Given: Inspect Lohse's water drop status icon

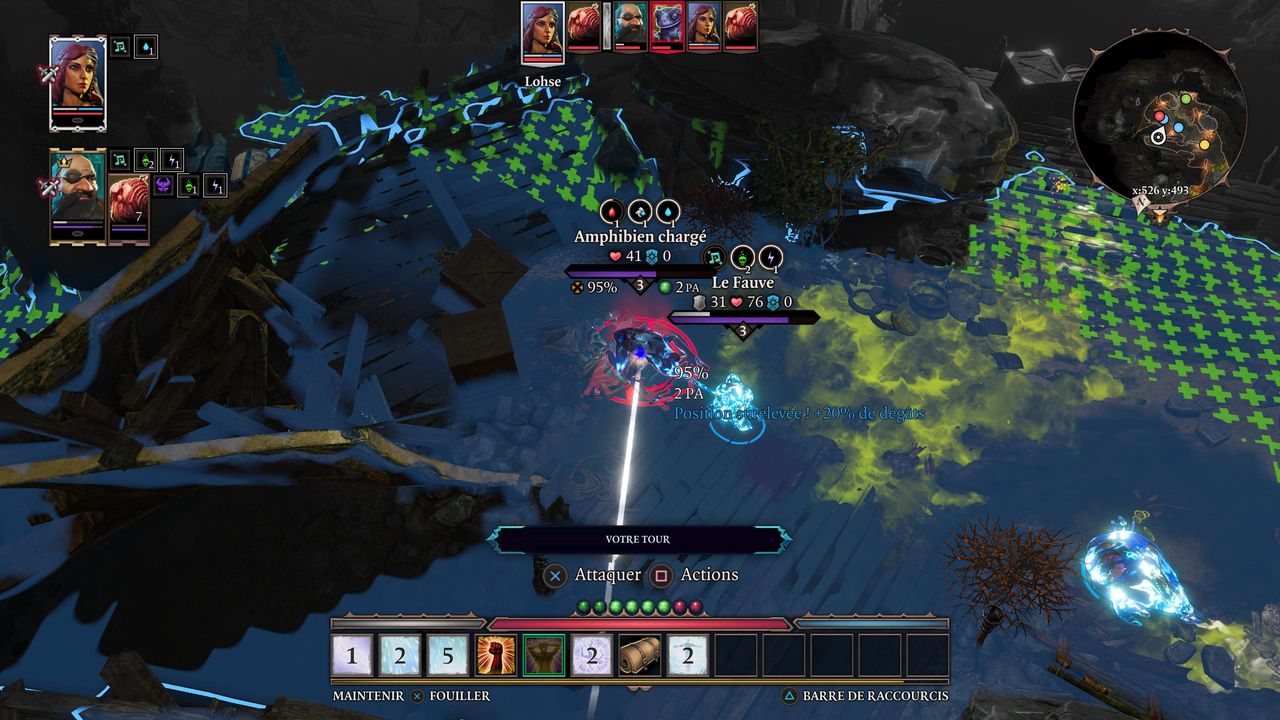Looking at the screenshot, I should (146, 47).
